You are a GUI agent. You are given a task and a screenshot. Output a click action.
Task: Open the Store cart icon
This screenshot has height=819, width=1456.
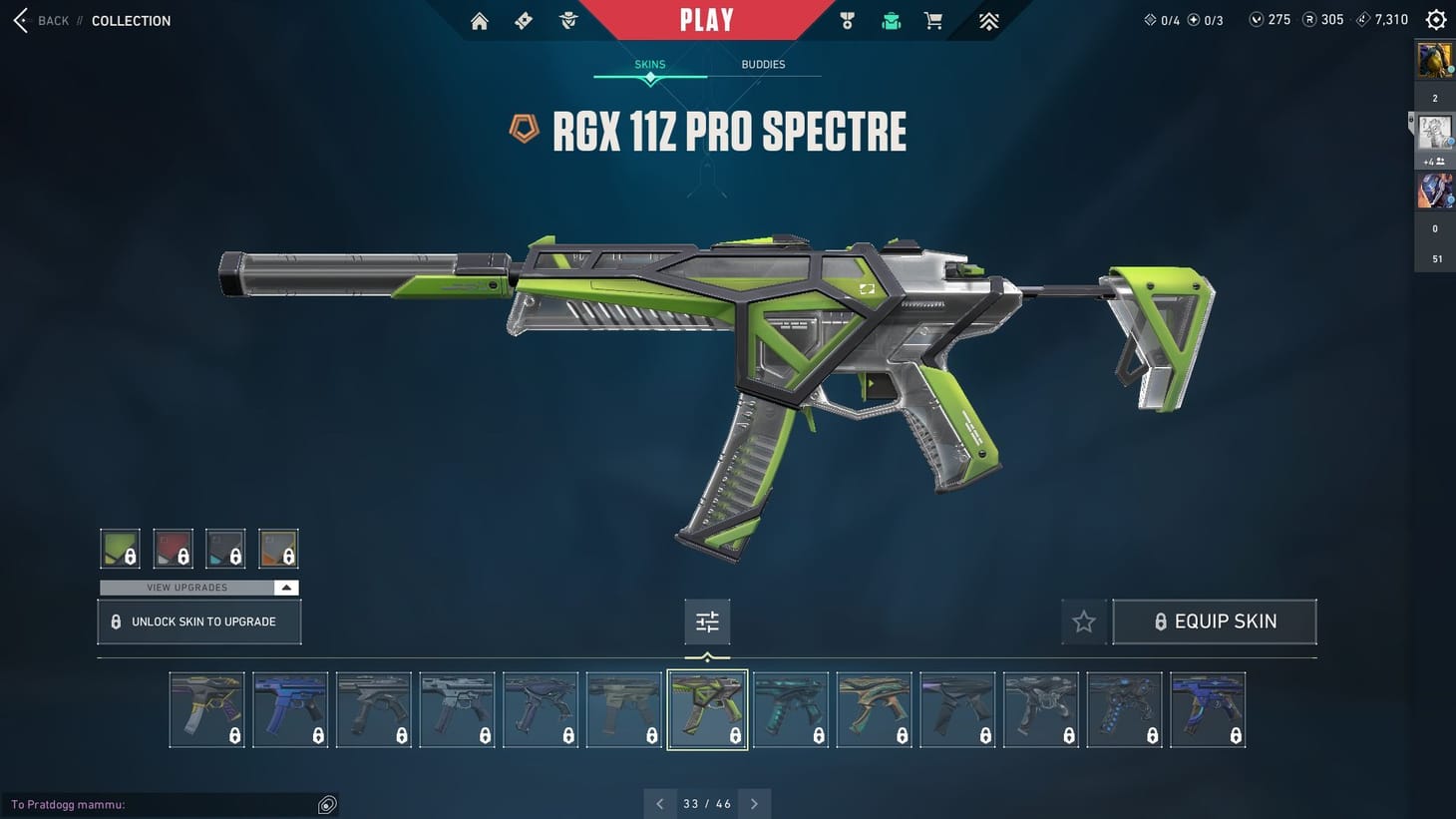pyautogui.click(x=932, y=20)
